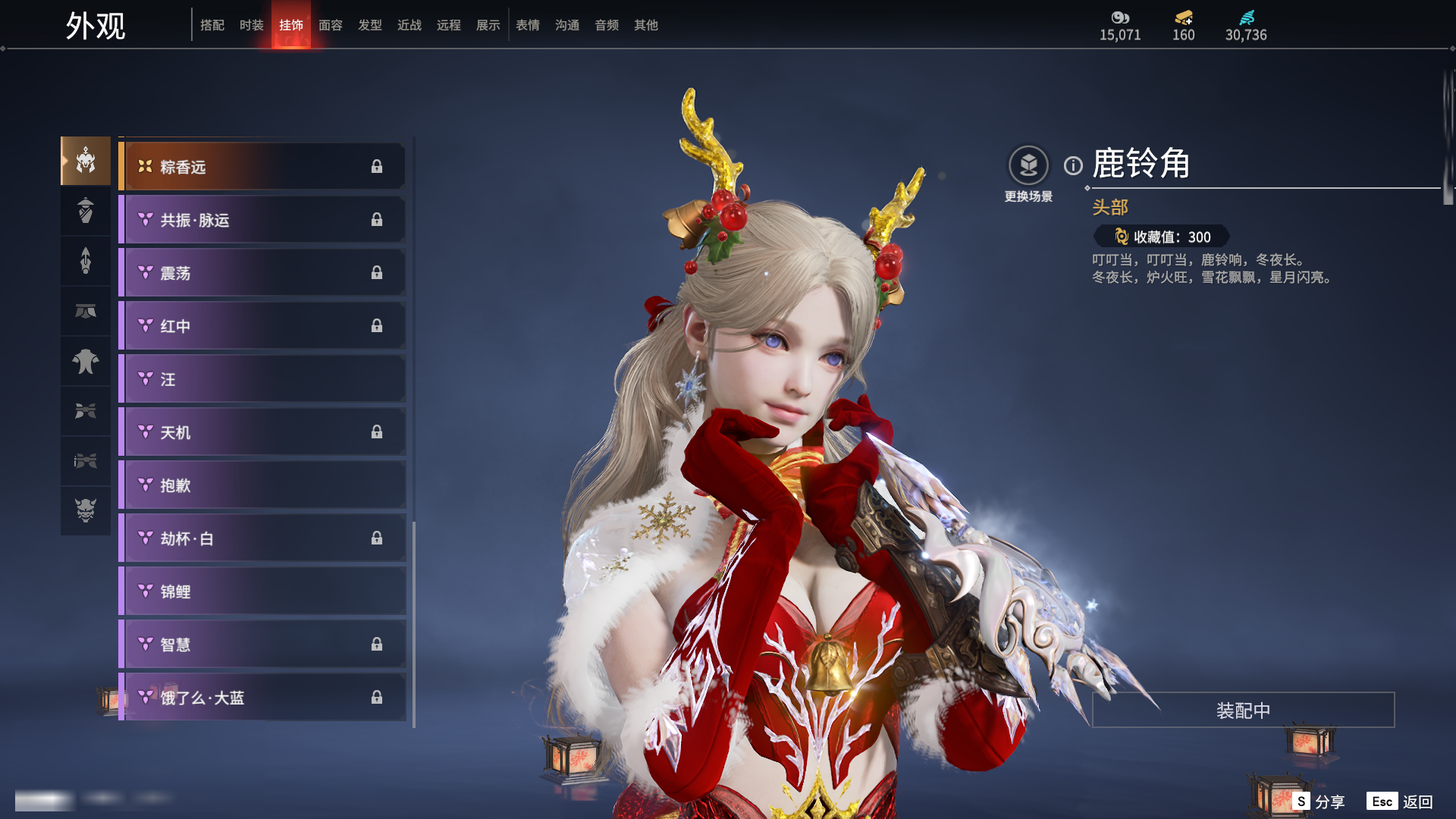1456x819 pixels.
Task: Select the oni mask category icon
Action: [86, 510]
